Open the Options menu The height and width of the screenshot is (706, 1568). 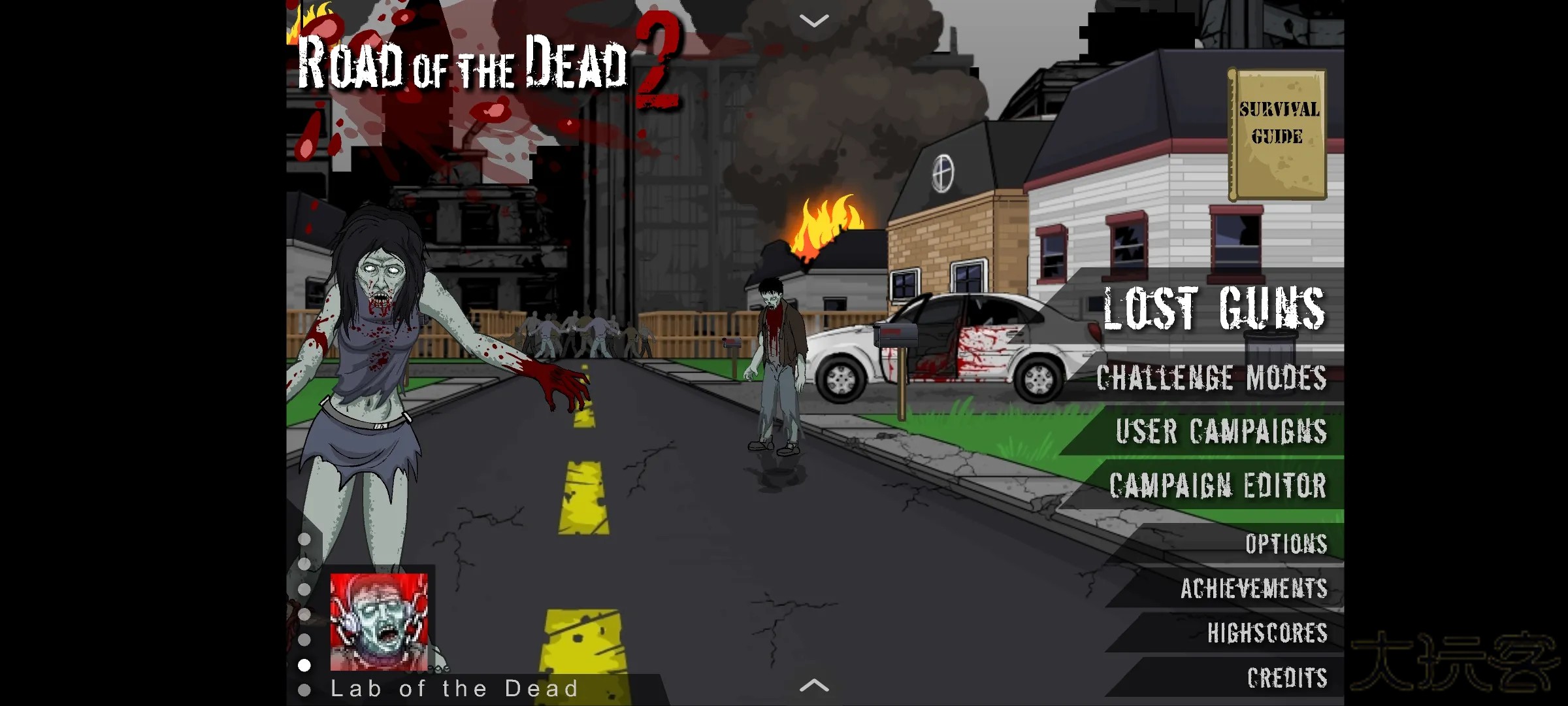1286,544
